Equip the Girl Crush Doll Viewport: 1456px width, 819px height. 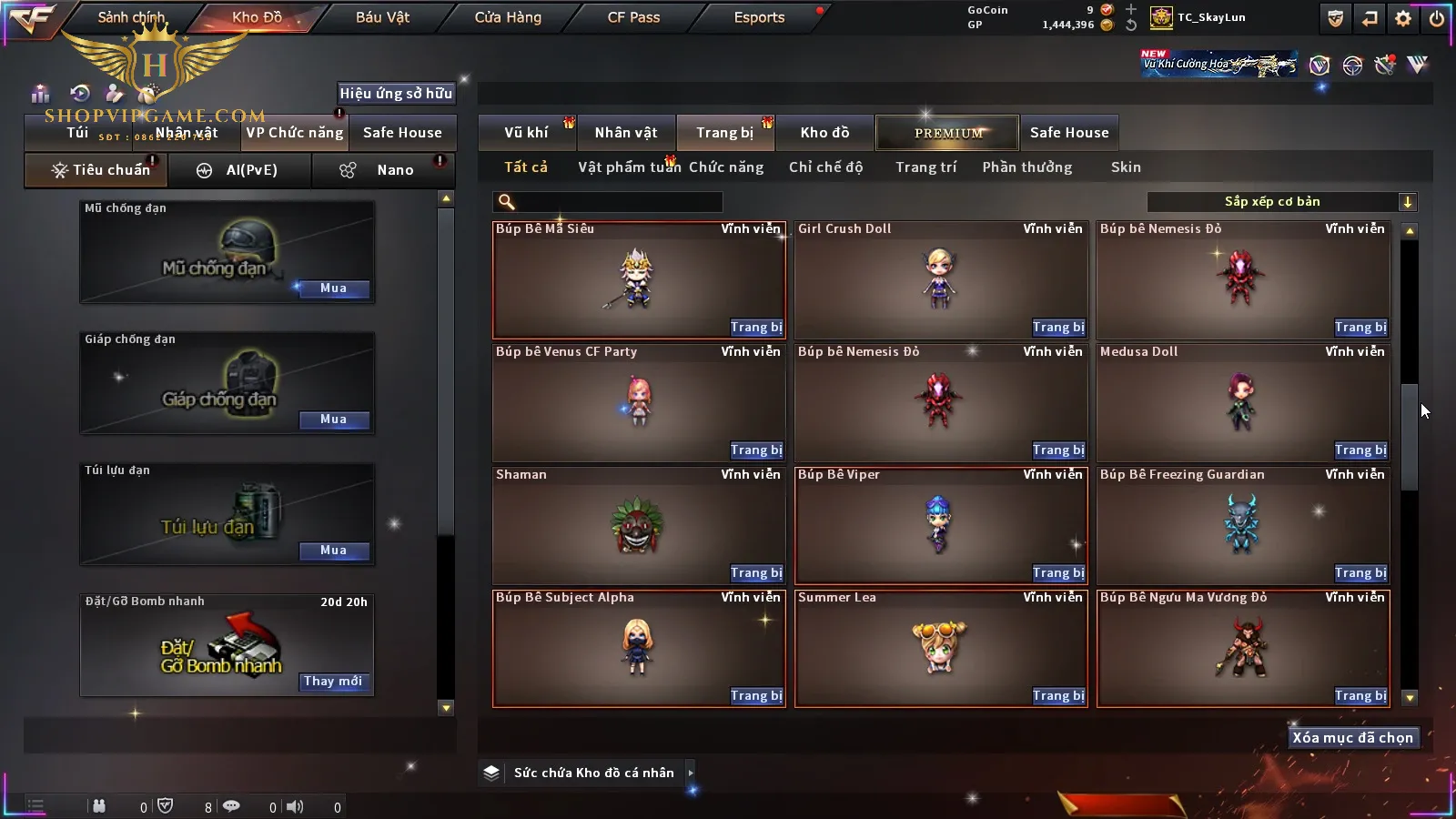pos(1058,328)
